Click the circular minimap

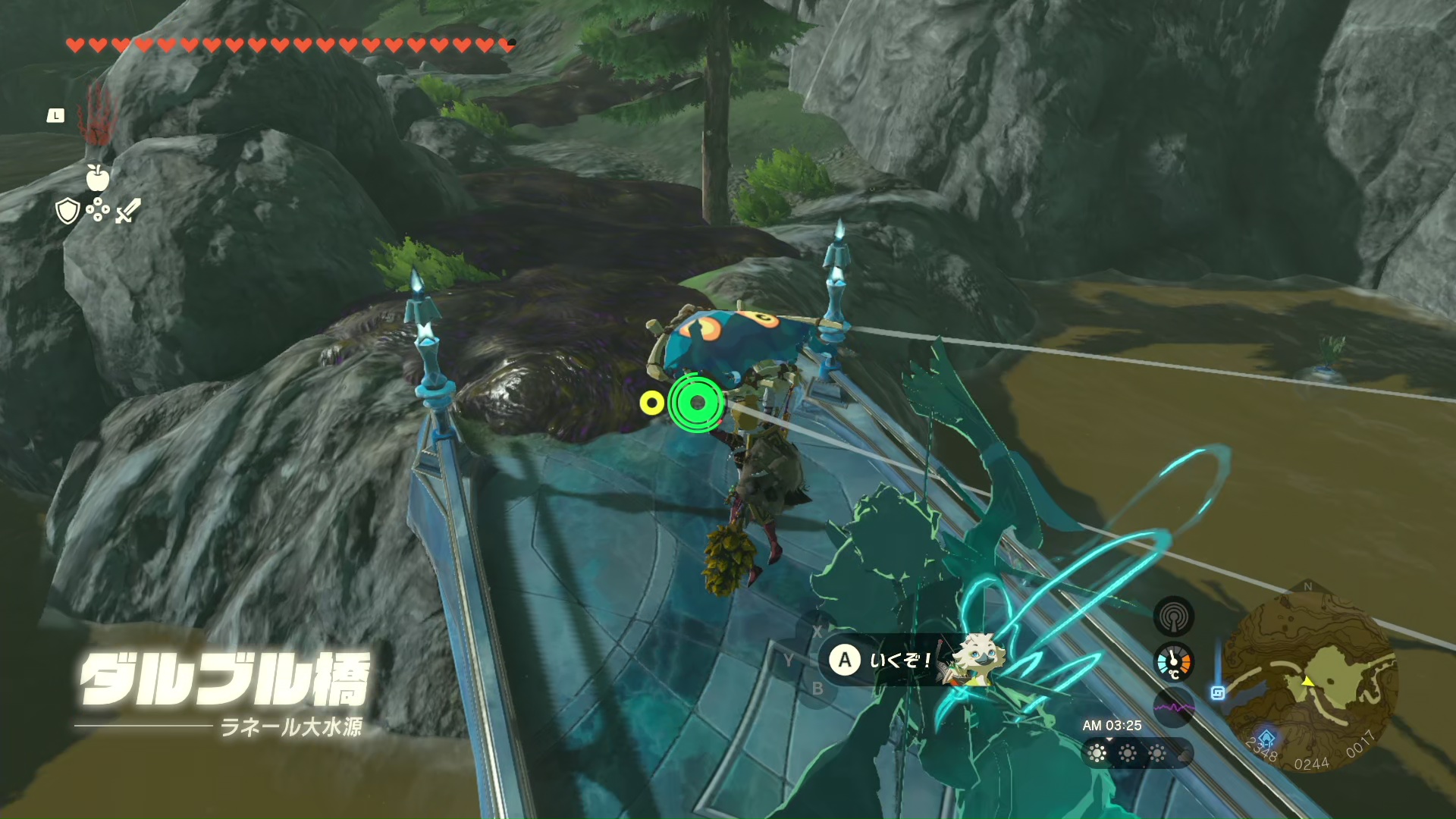(x=1310, y=676)
